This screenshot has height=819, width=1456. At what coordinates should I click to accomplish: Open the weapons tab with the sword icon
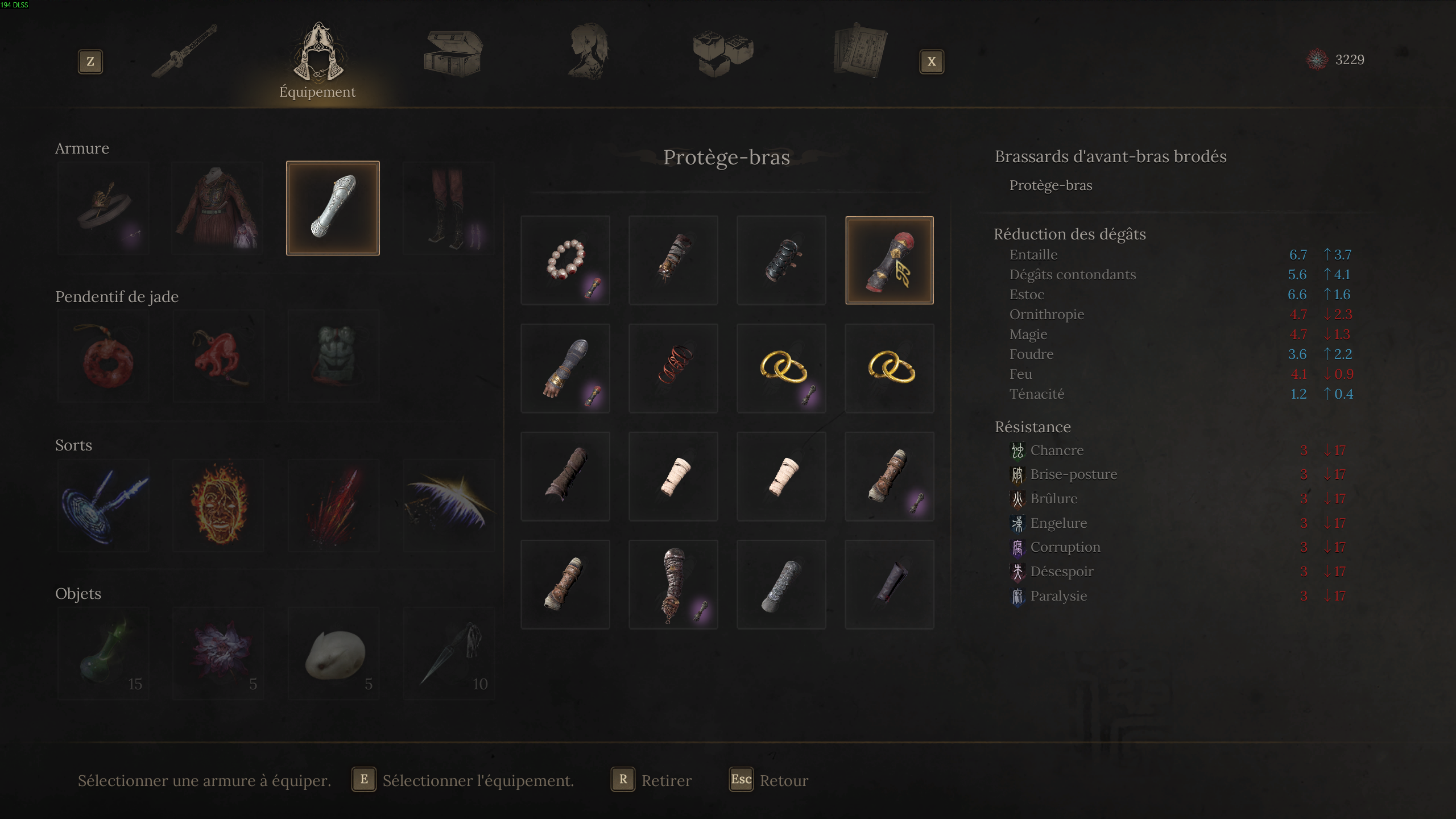tap(183, 54)
